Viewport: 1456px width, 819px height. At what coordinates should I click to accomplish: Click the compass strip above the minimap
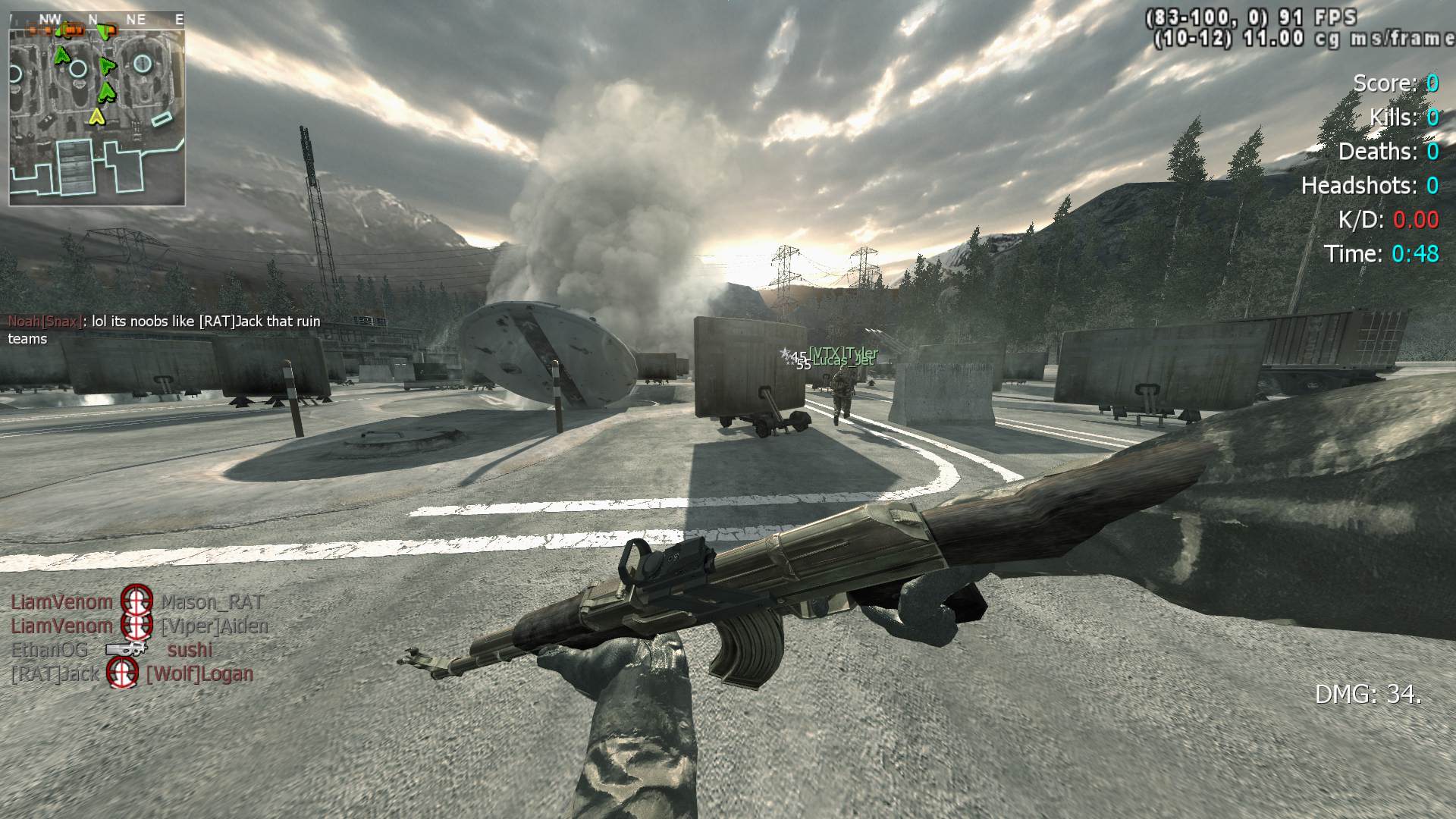pos(97,20)
